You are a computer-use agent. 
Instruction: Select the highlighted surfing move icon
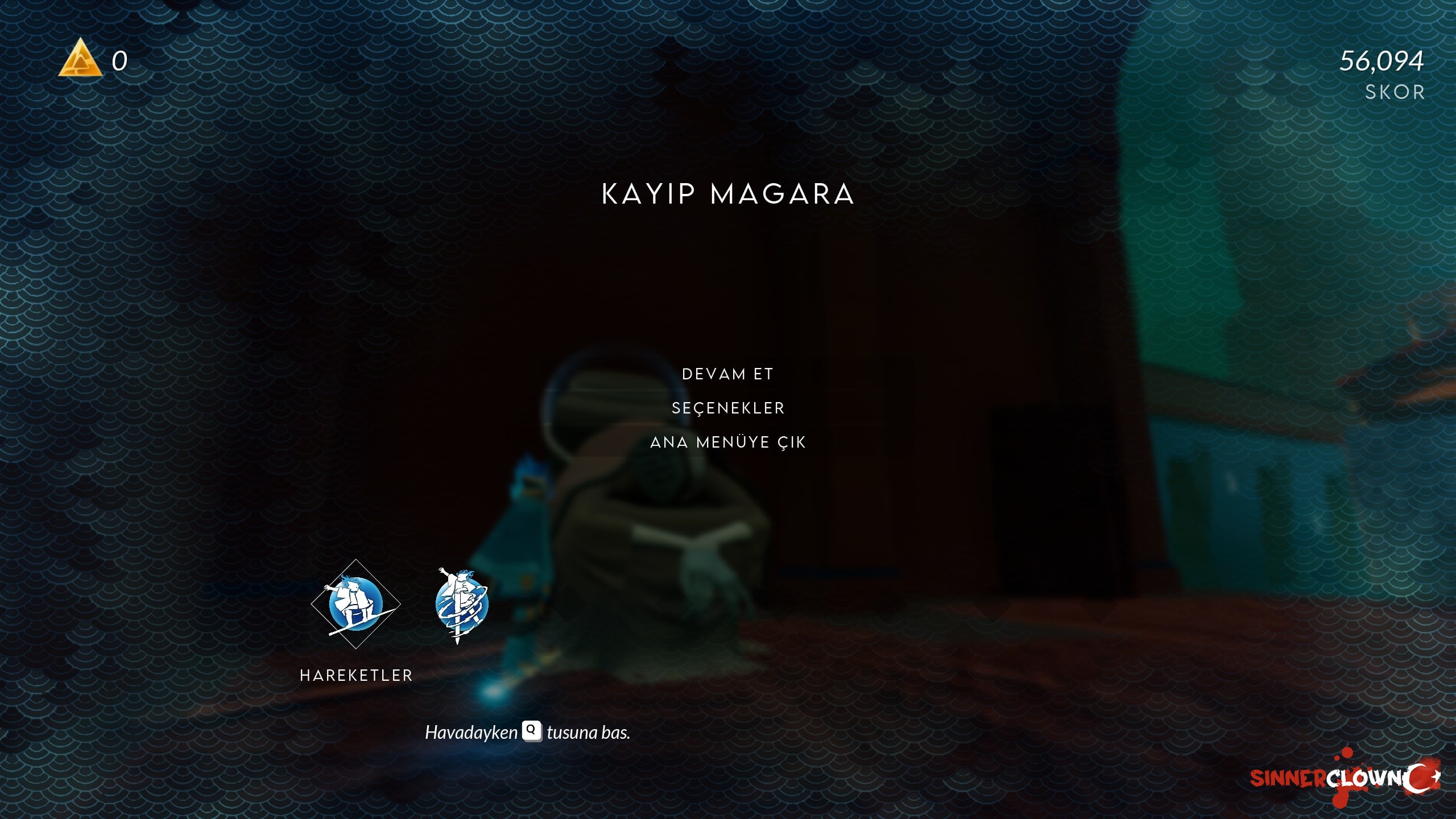(355, 604)
